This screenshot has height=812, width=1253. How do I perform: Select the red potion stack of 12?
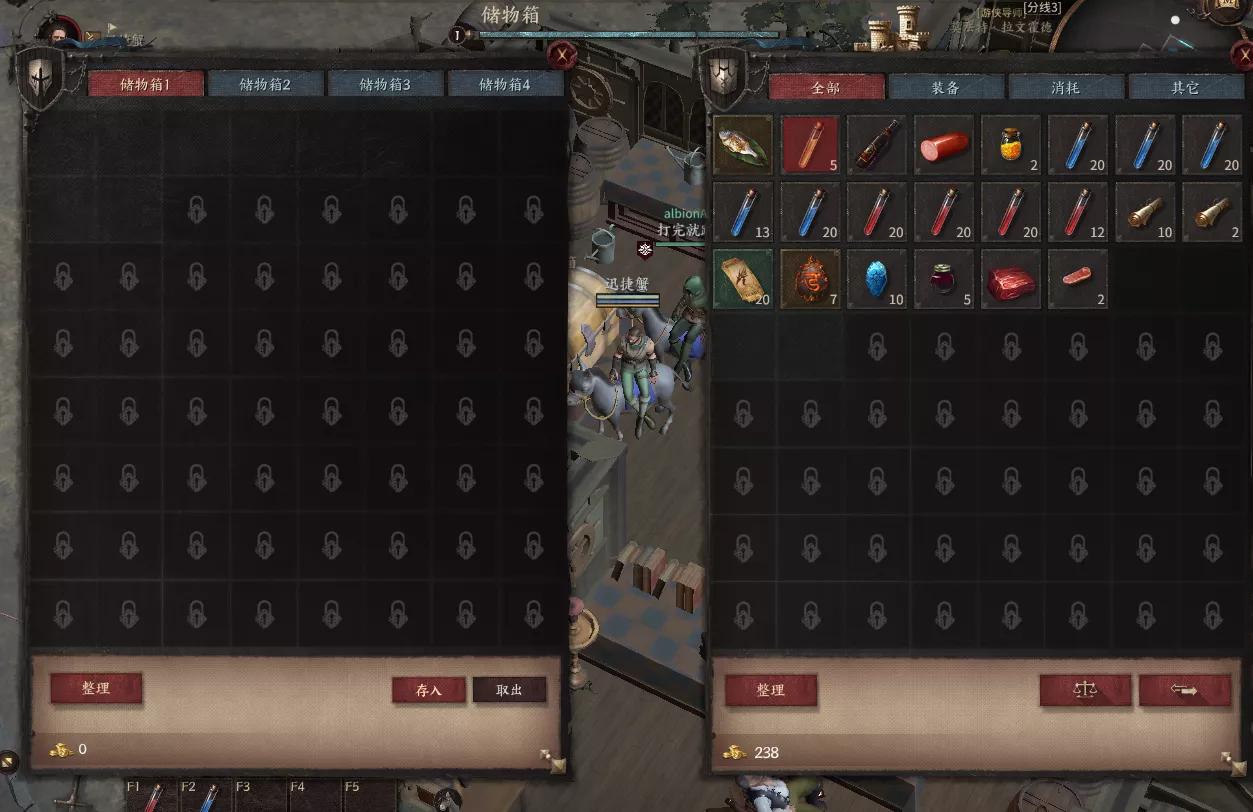1078,212
